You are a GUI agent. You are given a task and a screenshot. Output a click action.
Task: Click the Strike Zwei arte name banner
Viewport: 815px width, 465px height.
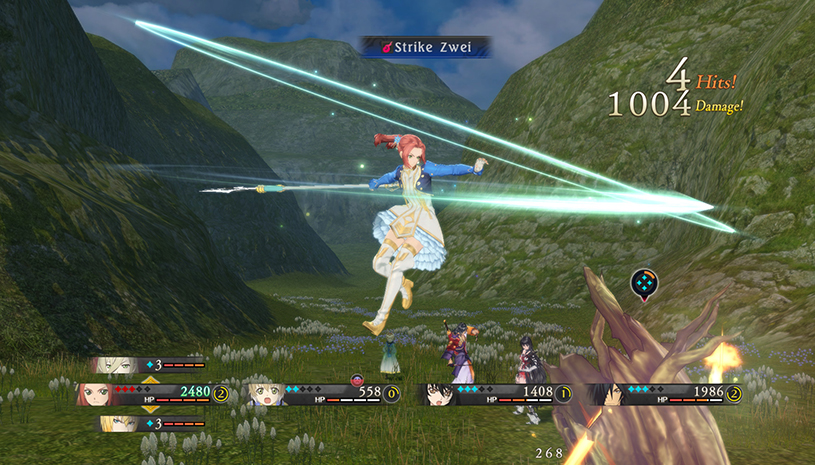tap(427, 47)
